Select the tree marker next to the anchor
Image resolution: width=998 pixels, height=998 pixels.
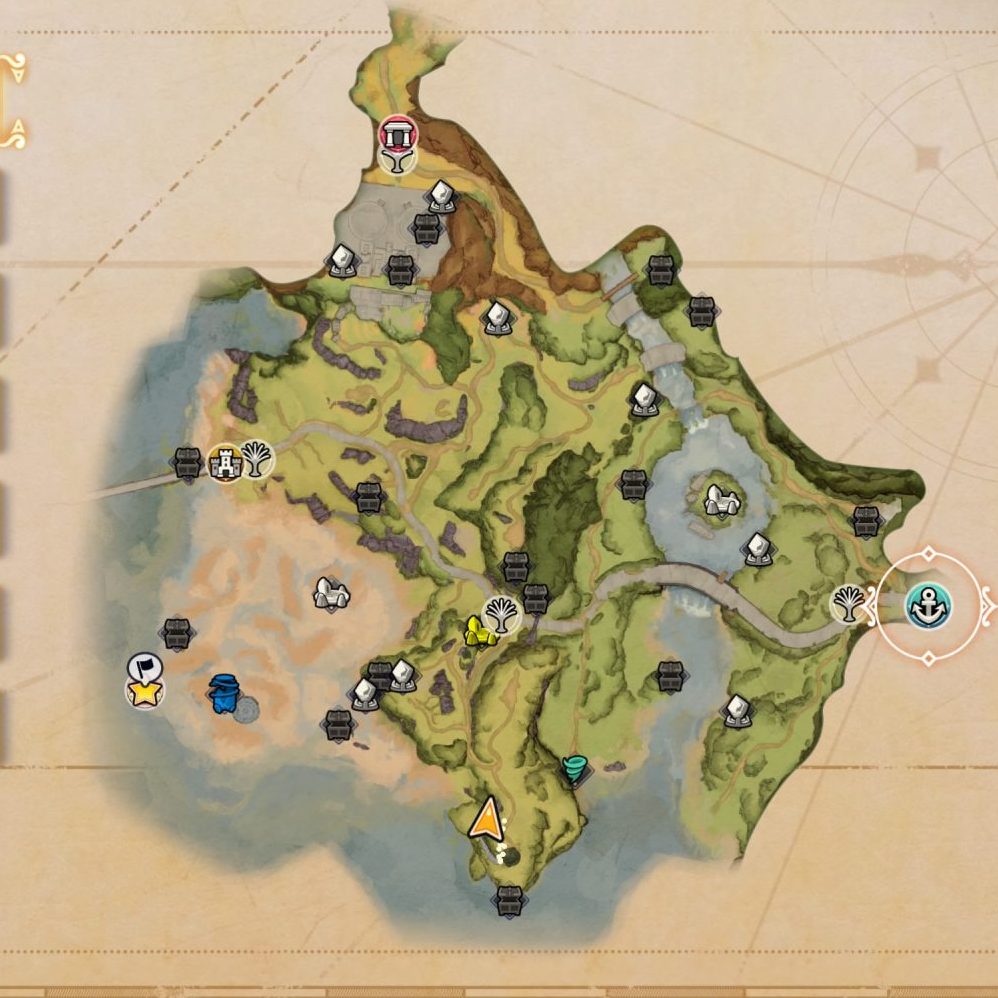point(849,604)
